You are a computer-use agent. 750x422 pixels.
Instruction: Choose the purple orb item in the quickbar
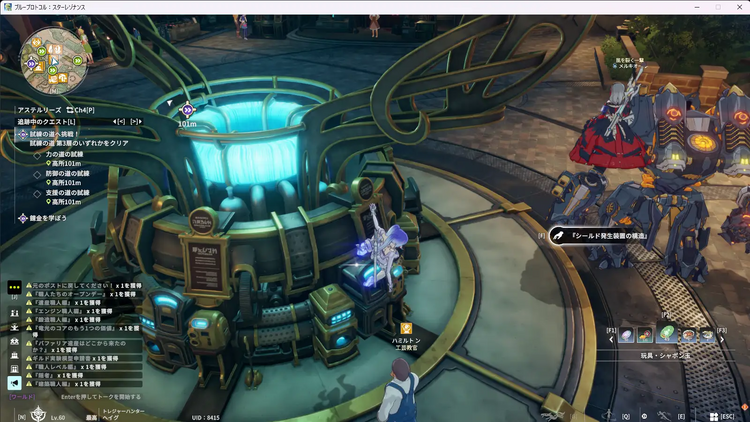click(627, 335)
